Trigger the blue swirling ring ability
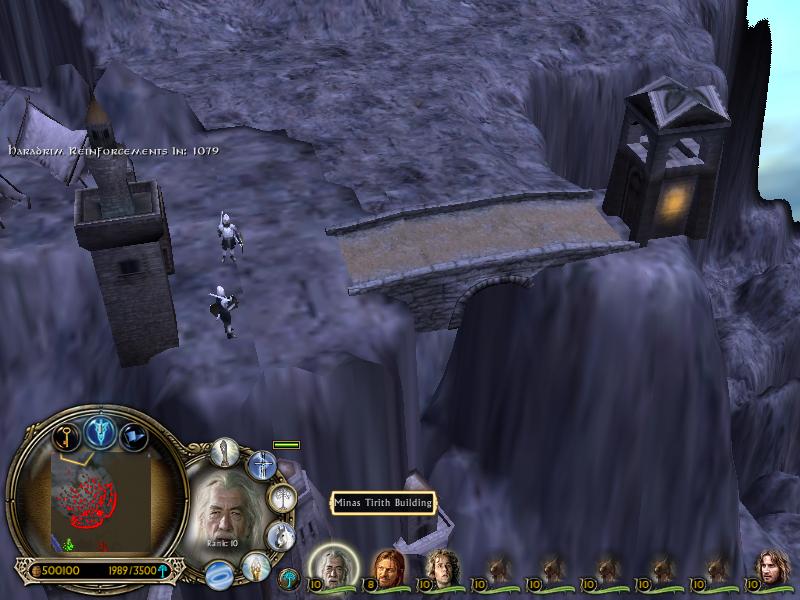800x600 pixels. [x=219, y=574]
